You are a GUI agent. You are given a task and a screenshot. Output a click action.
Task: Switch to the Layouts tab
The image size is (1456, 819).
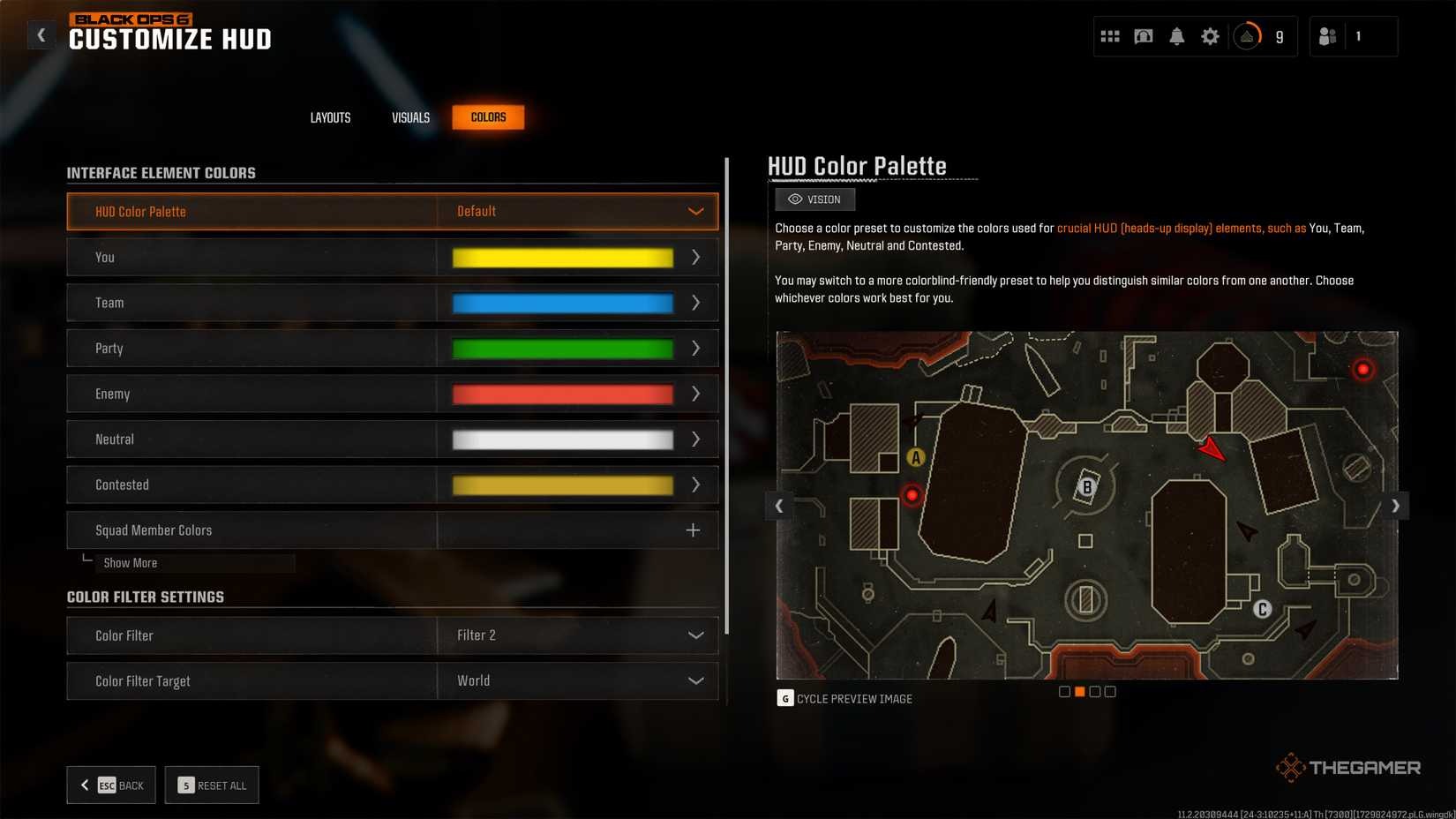[330, 116]
